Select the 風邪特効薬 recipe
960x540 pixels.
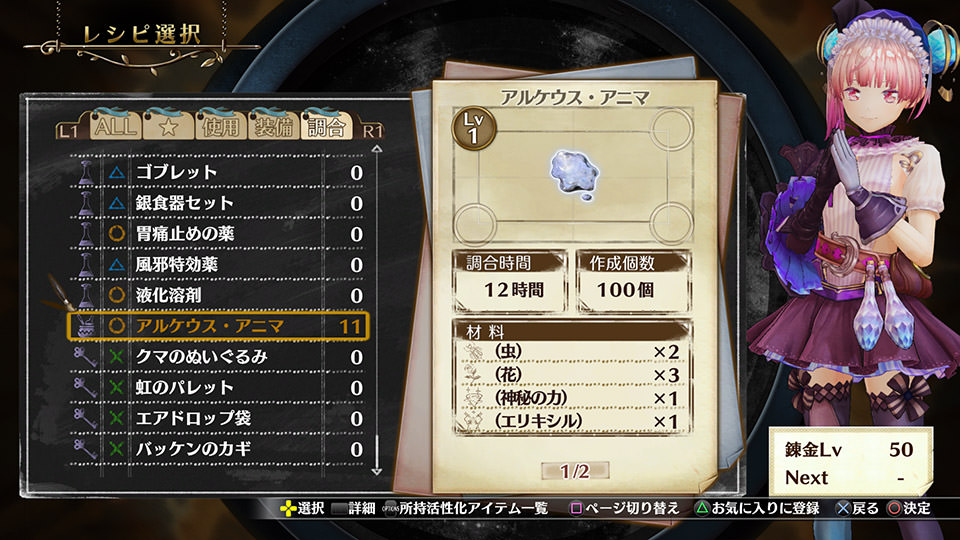[x=220, y=265]
